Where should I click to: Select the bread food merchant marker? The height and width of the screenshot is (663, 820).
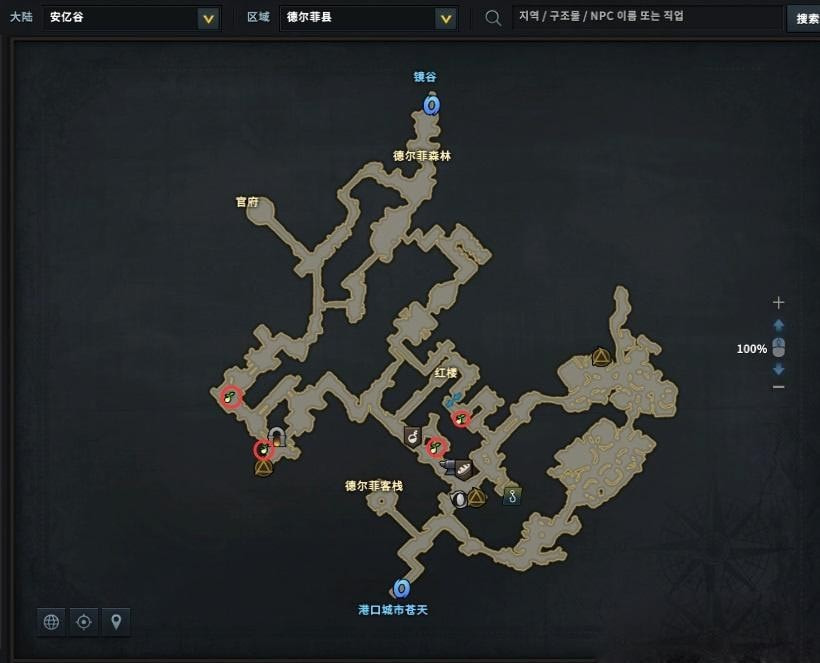point(464,470)
